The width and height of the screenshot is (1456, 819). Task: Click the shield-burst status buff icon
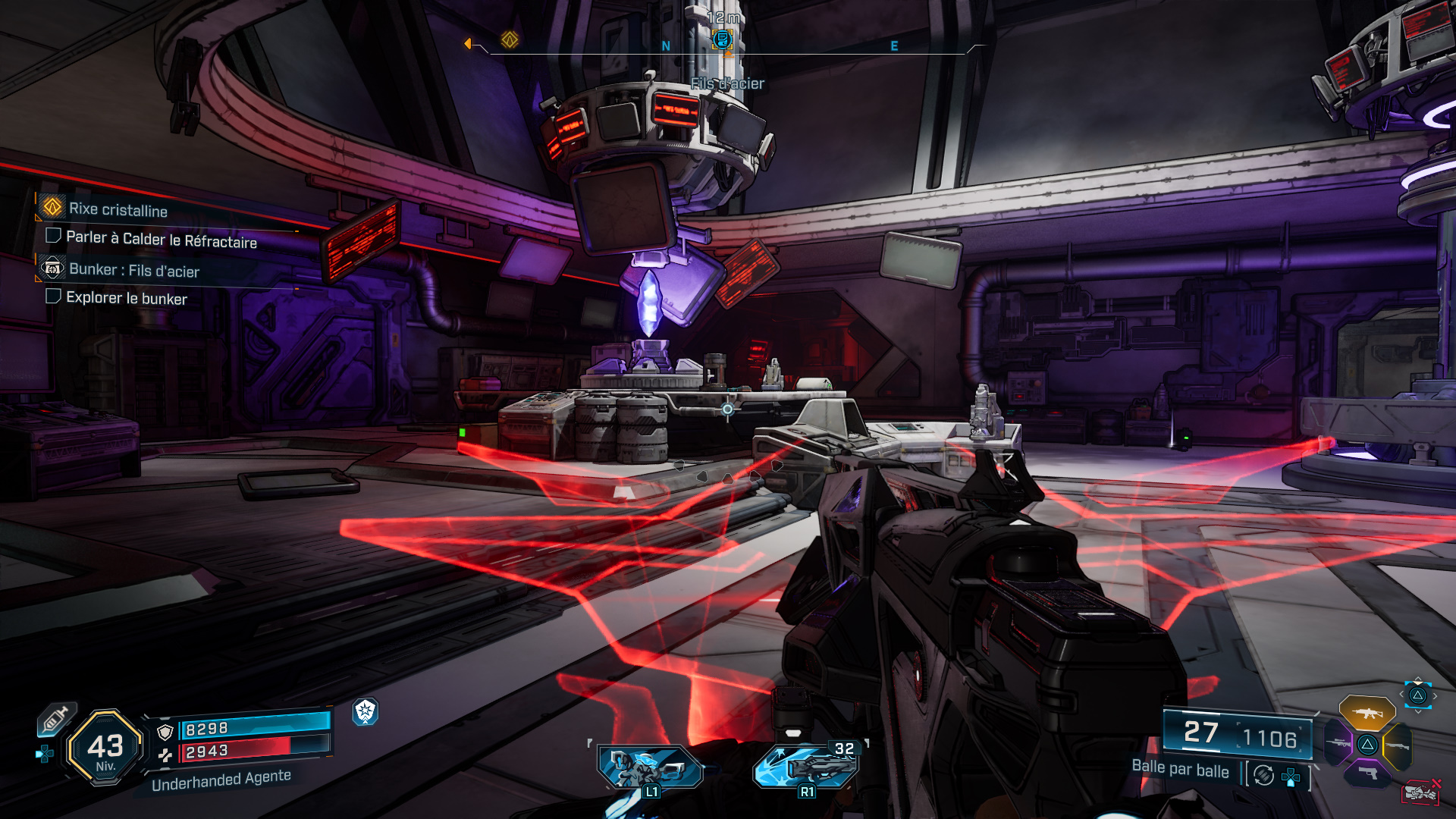[366, 711]
